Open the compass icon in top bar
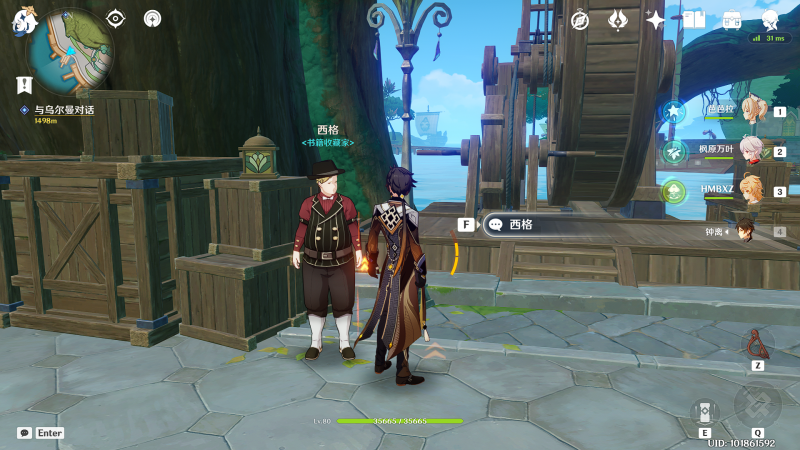 tap(580, 20)
